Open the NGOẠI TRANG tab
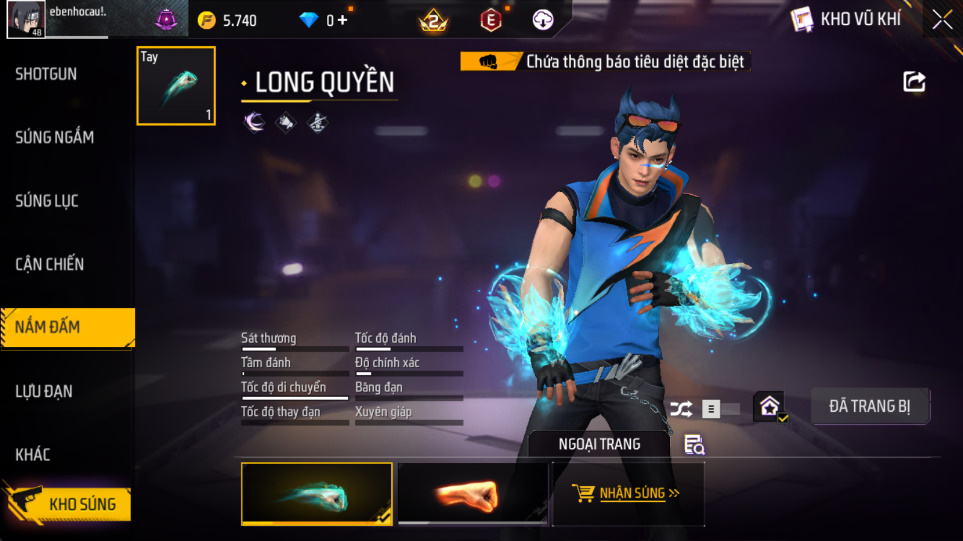The width and height of the screenshot is (963, 541). click(x=600, y=443)
